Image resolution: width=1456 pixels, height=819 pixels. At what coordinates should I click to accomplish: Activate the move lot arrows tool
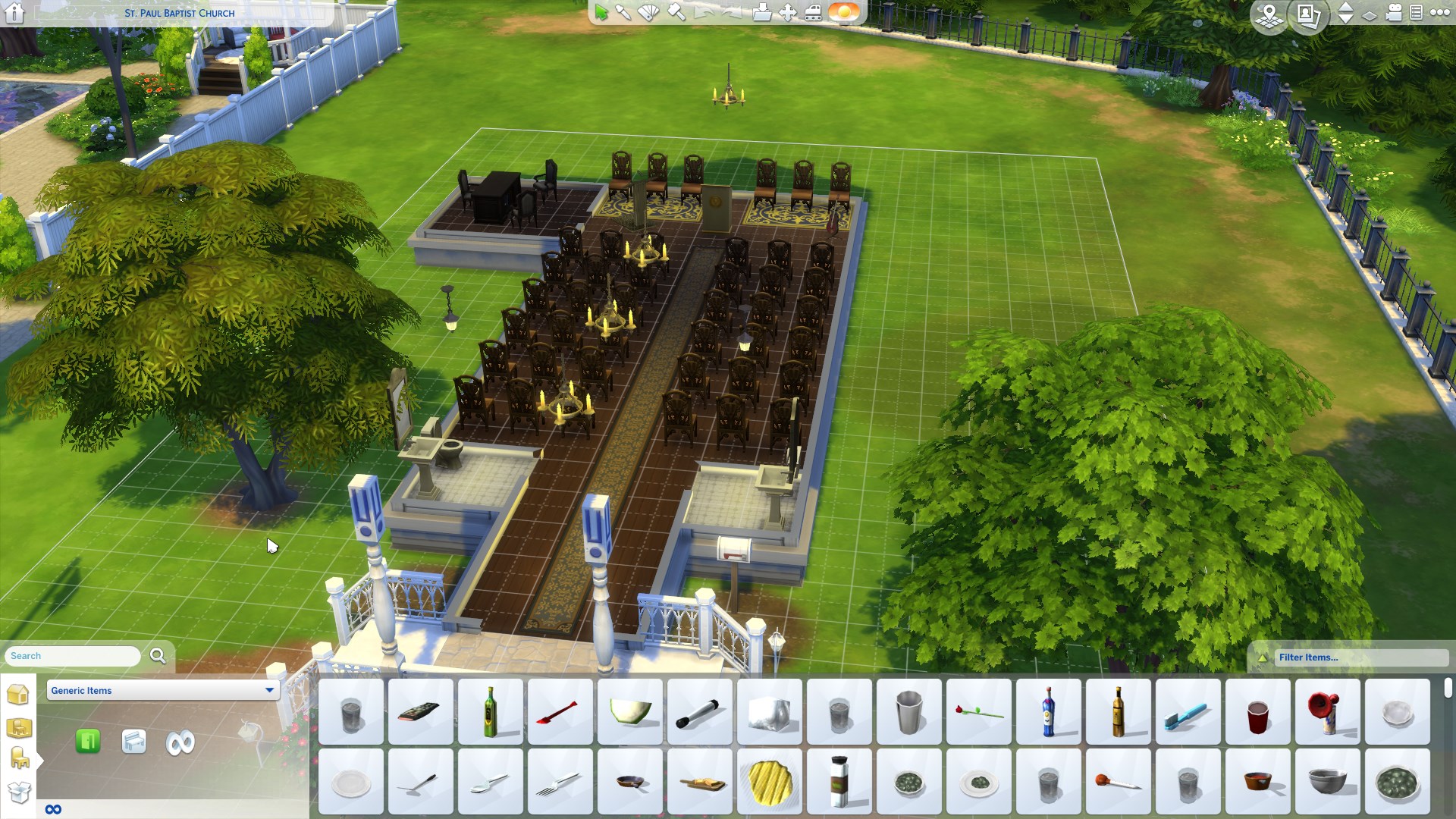(x=788, y=13)
